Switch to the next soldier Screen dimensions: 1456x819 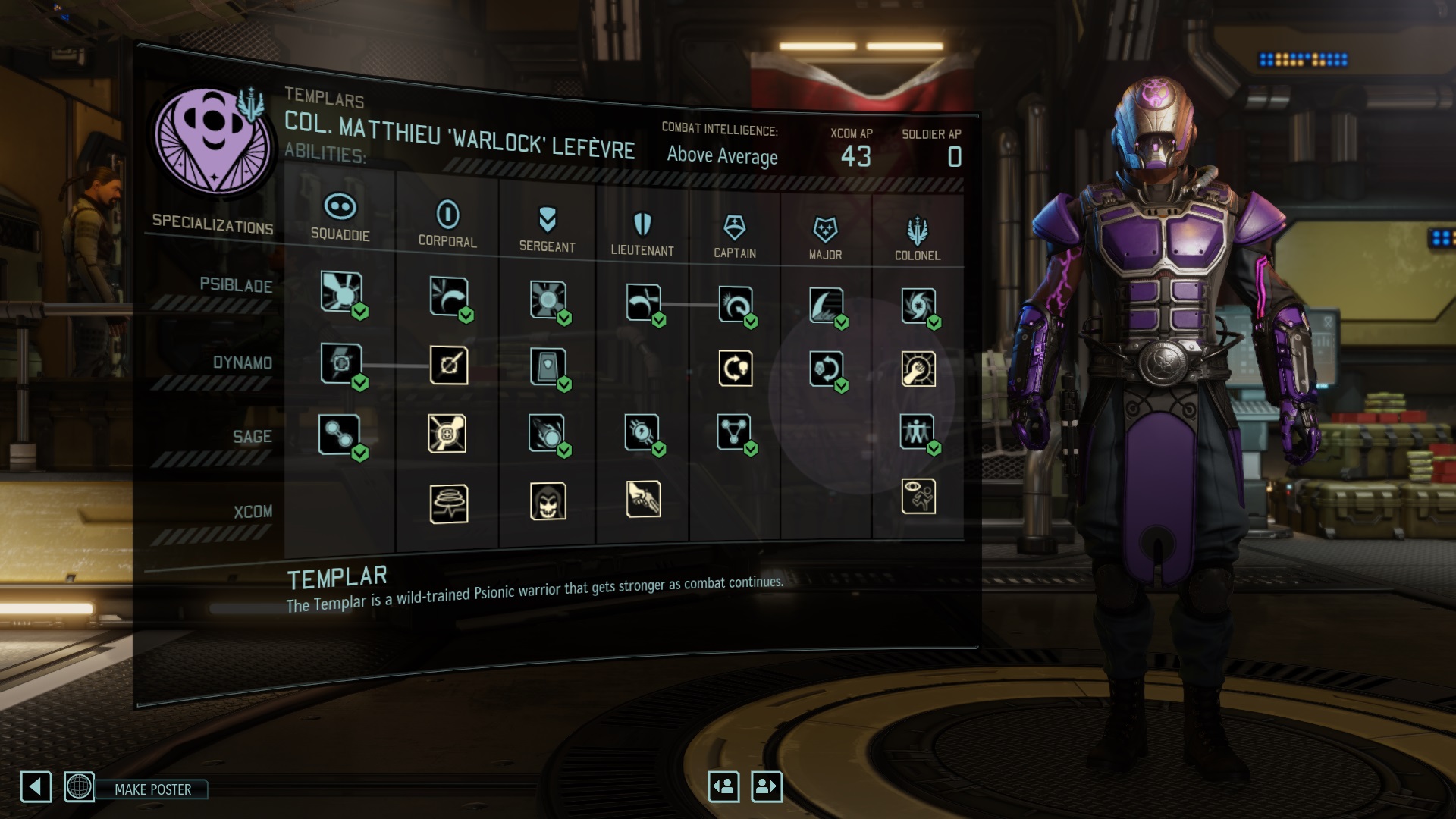[x=766, y=786]
